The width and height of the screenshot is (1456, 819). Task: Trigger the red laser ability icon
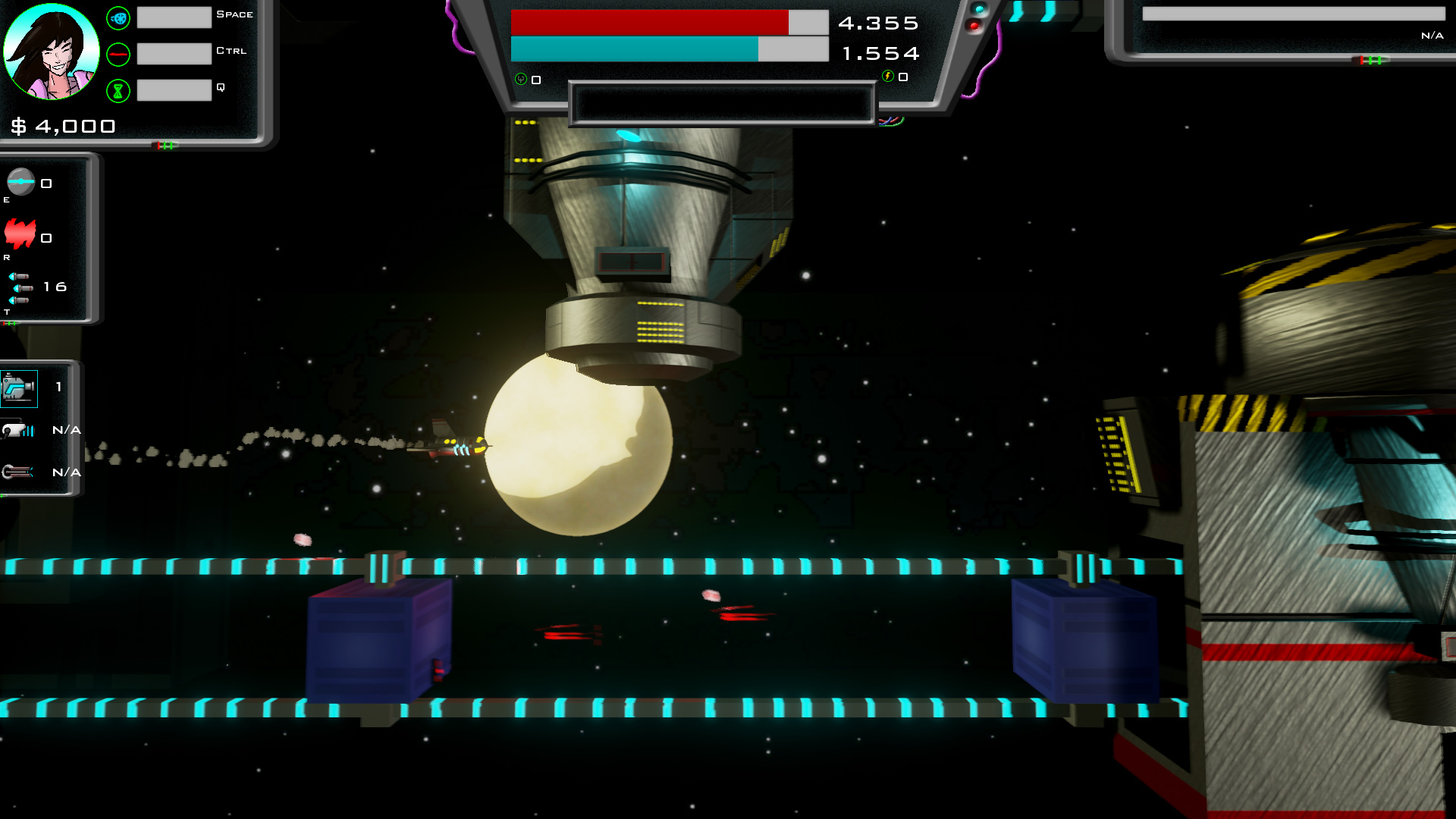[x=118, y=55]
